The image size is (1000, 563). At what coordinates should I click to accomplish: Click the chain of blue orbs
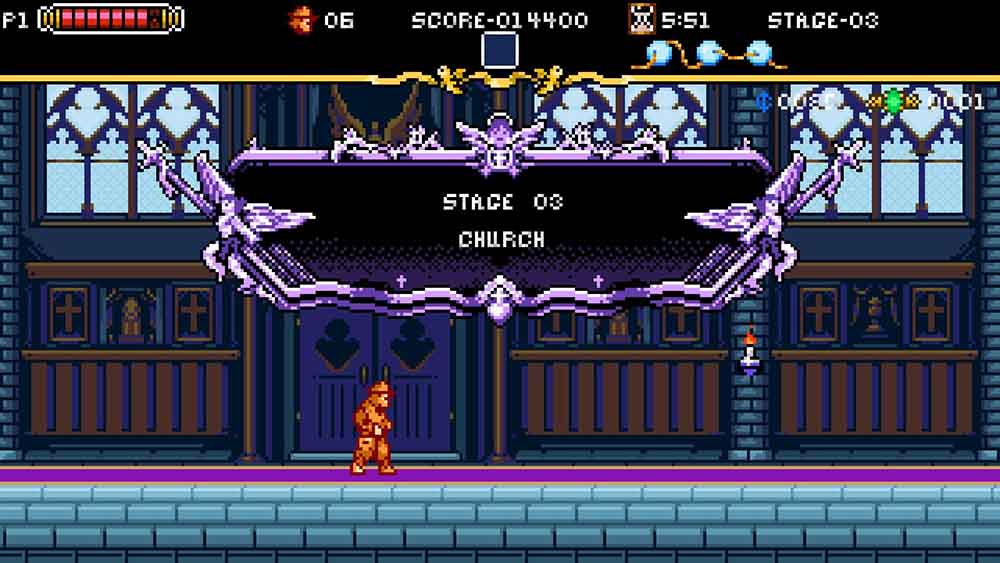tap(708, 52)
